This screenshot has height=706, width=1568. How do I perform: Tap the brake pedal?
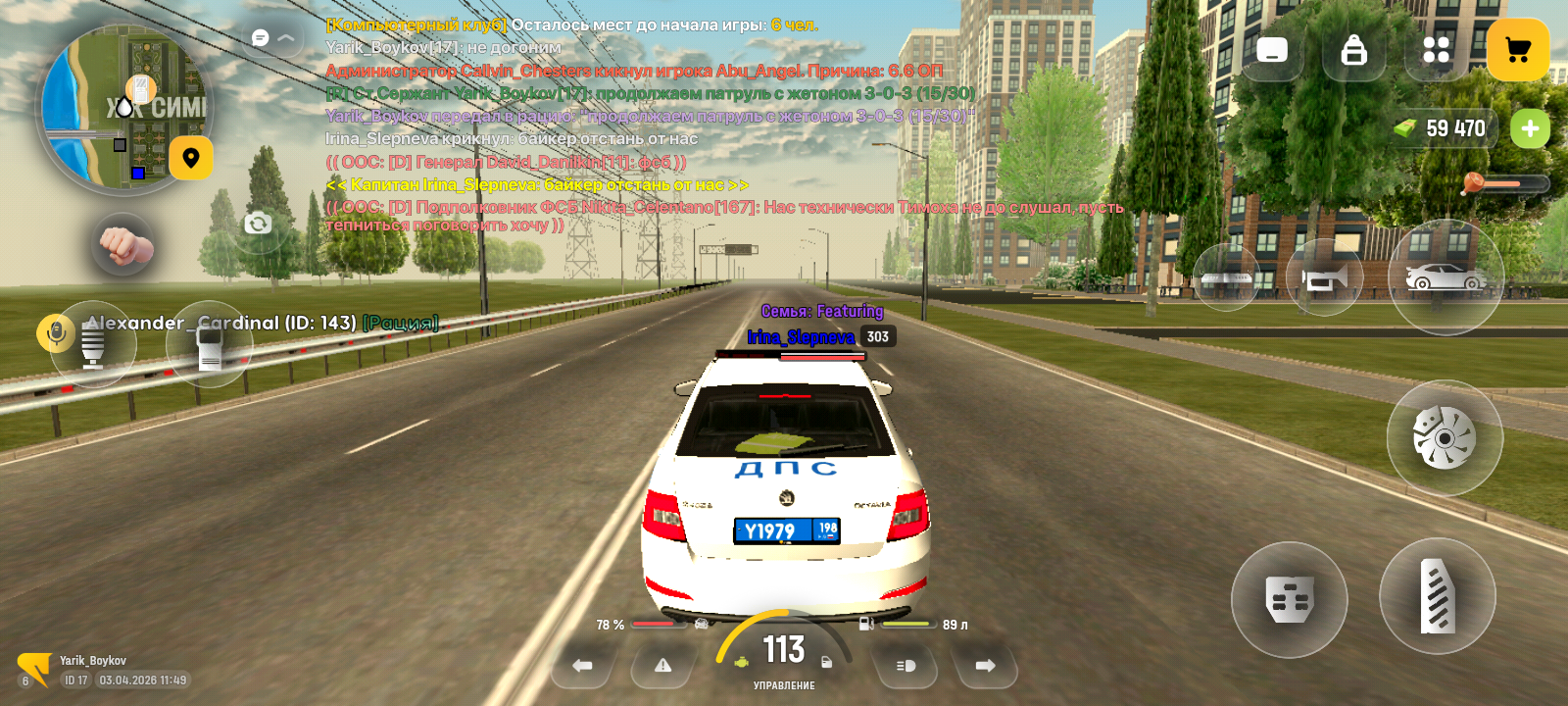pyautogui.click(x=1289, y=599)
